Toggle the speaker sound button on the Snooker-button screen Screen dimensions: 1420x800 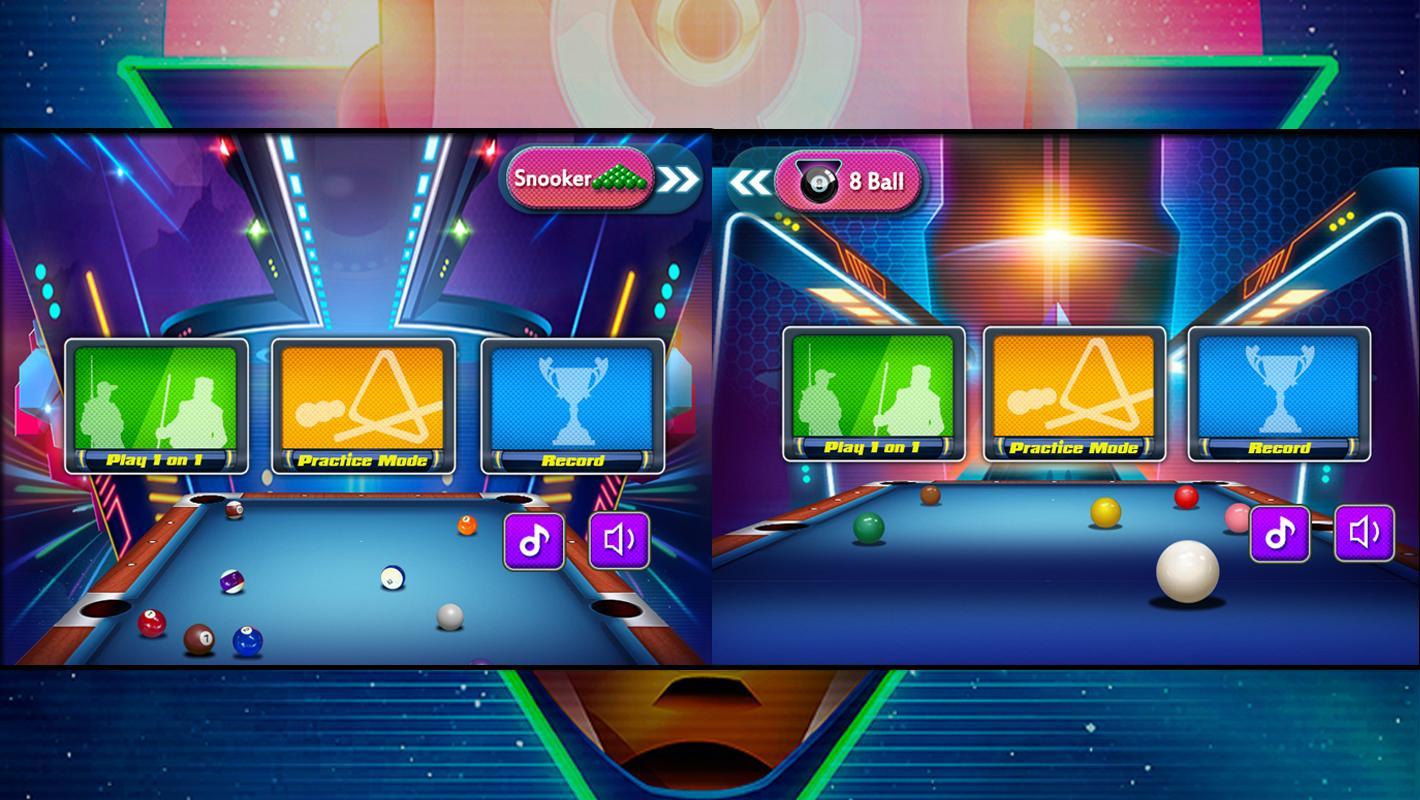(x=619, y=541)
